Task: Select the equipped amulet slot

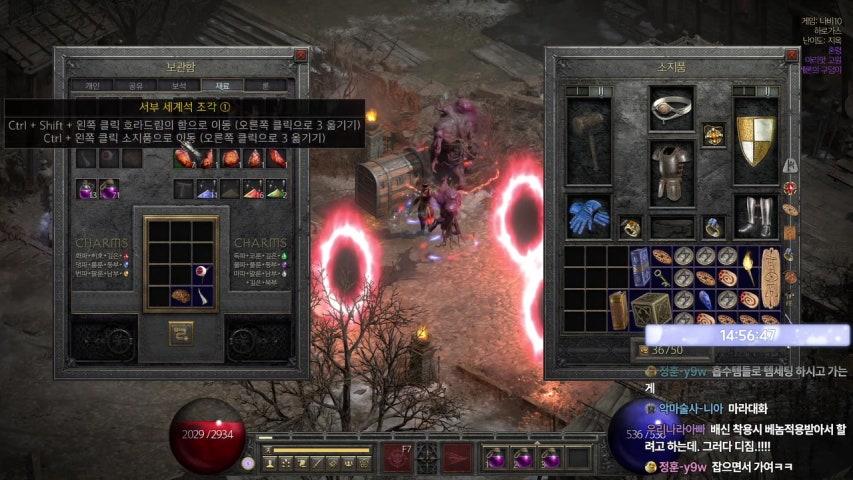Action: [713, 134]
